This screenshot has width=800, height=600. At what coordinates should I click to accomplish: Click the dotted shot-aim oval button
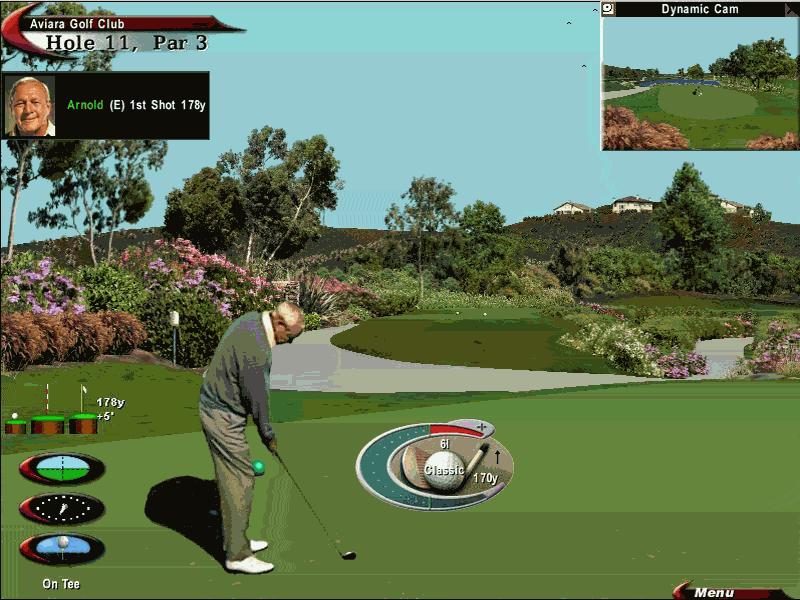click(61, 508)
